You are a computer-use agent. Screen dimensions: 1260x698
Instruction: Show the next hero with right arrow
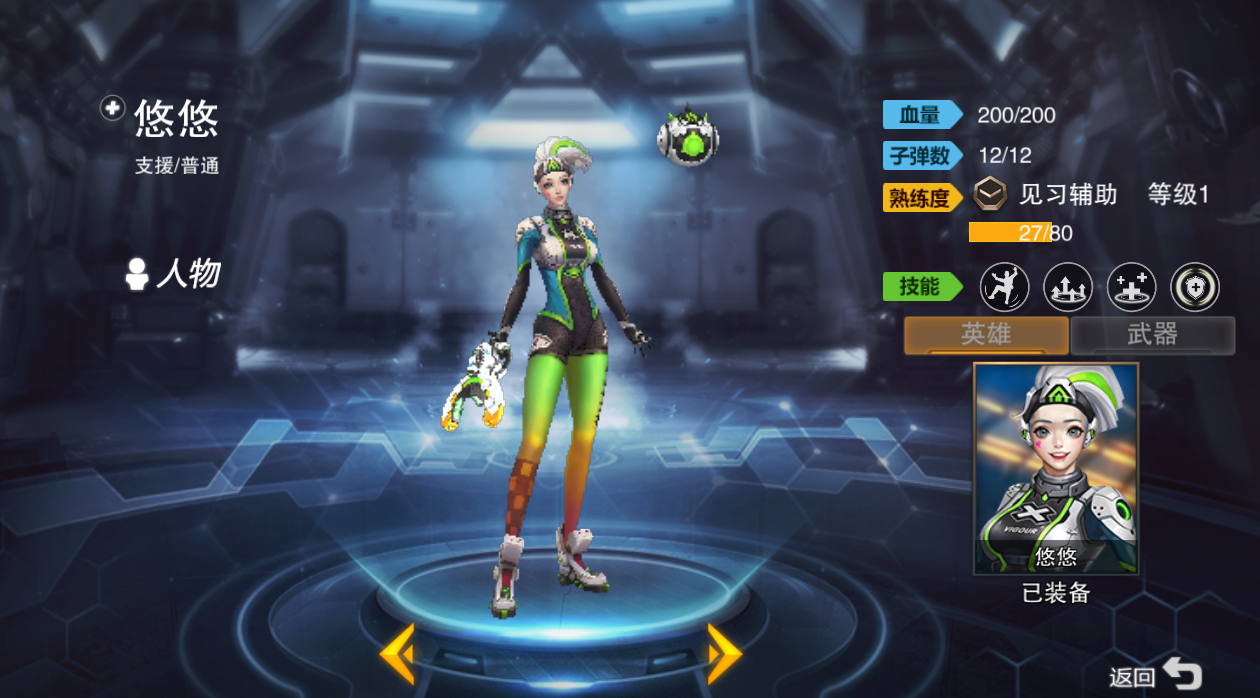pos(724,653)
